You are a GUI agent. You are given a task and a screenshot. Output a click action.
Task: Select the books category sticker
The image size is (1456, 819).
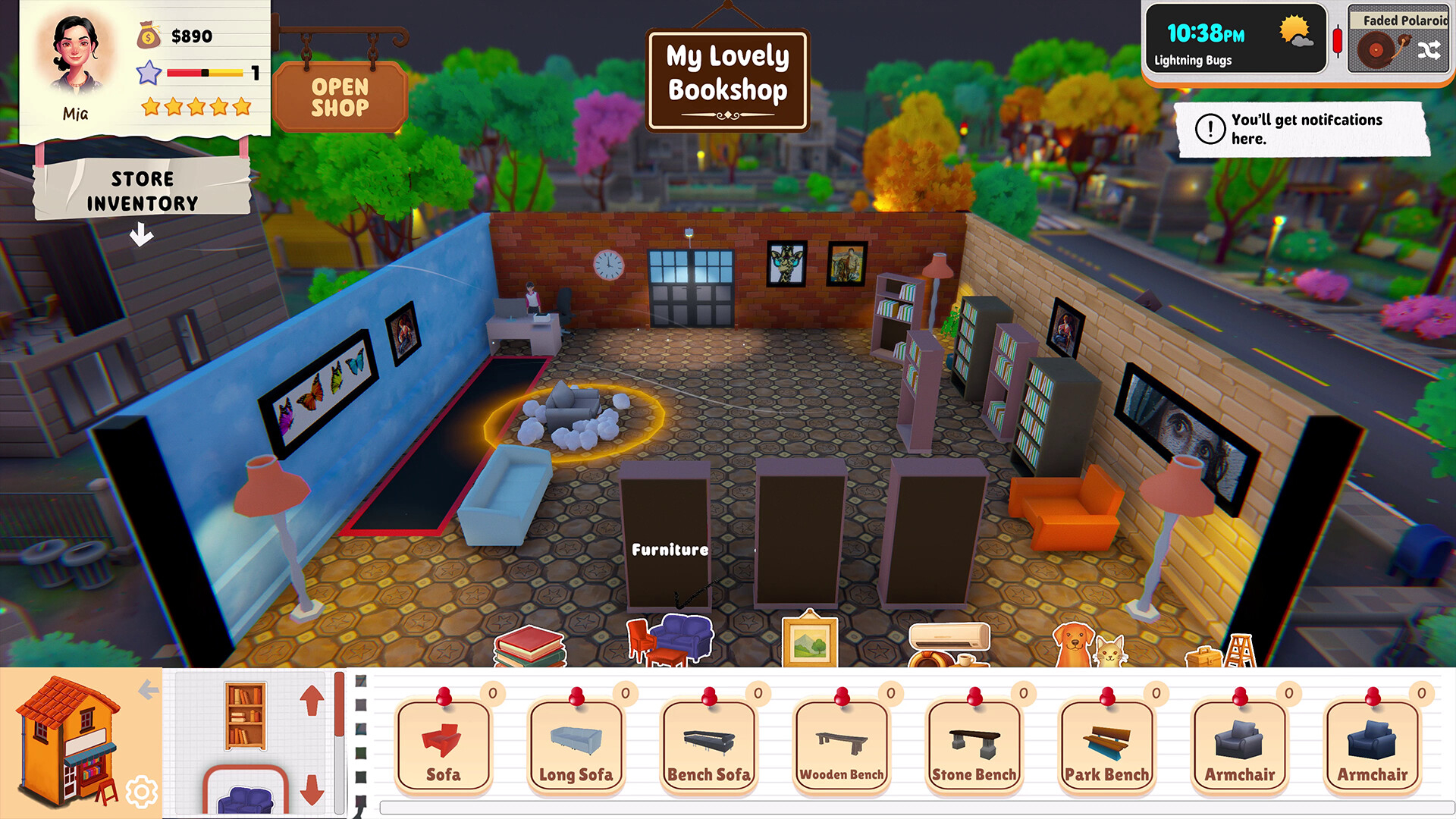click(x=528, y=647)
